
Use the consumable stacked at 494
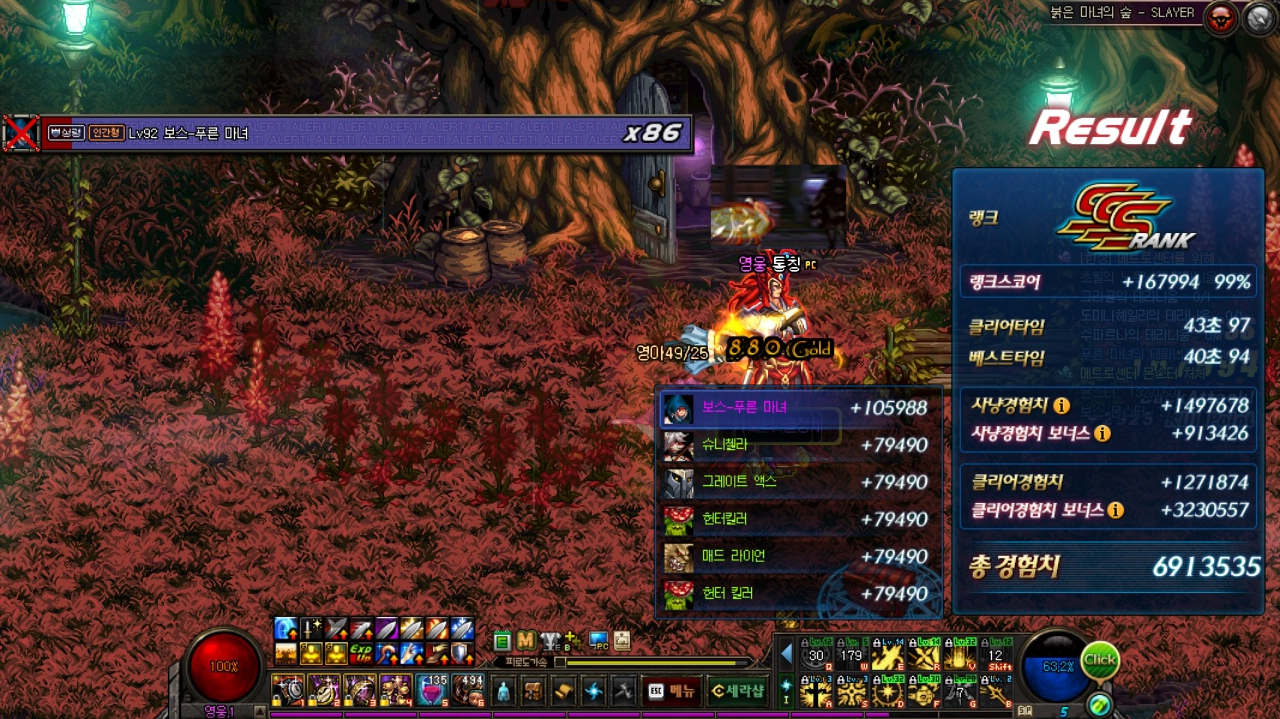pos(468,691)
